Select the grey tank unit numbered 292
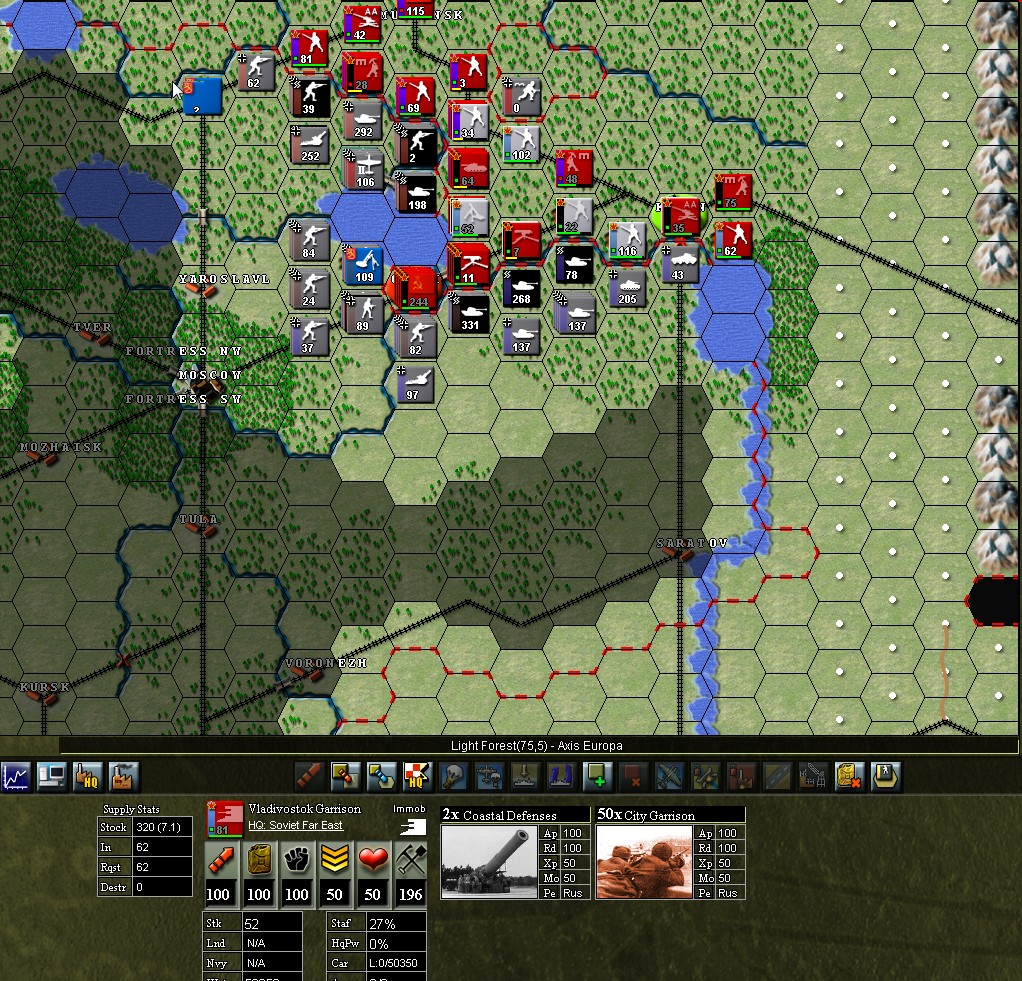Viewport: 1022px width, 981px height. tap(362, 119)
